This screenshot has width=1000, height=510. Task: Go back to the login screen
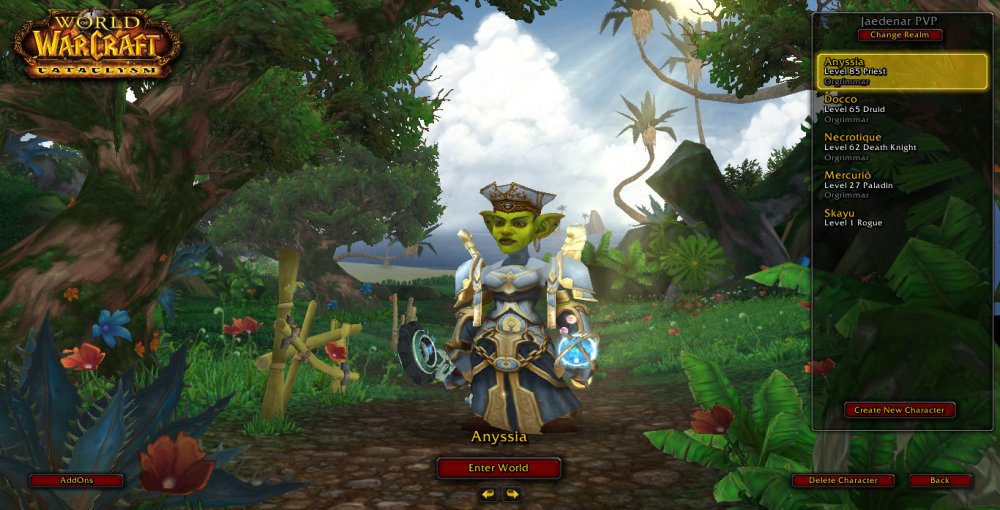[x=940, y=481]
